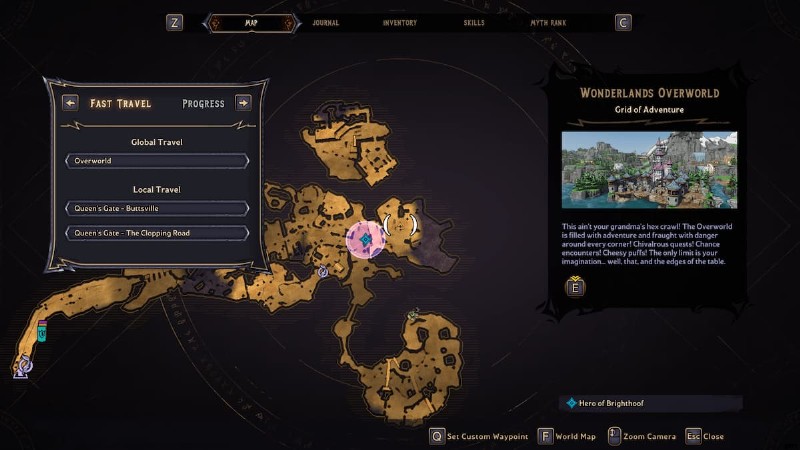This screenshot has width=800, height=450.
Task: Select the Map tab
Action: [250, 22]
